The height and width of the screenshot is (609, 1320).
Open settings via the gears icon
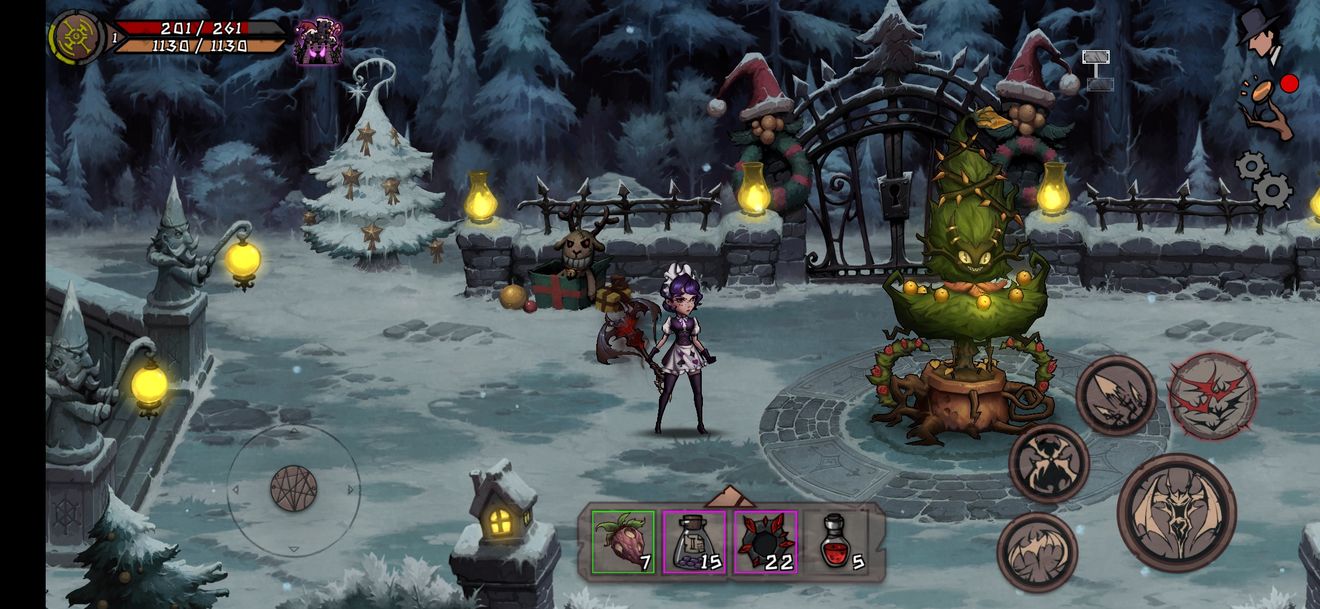(x=1262, y=178)
